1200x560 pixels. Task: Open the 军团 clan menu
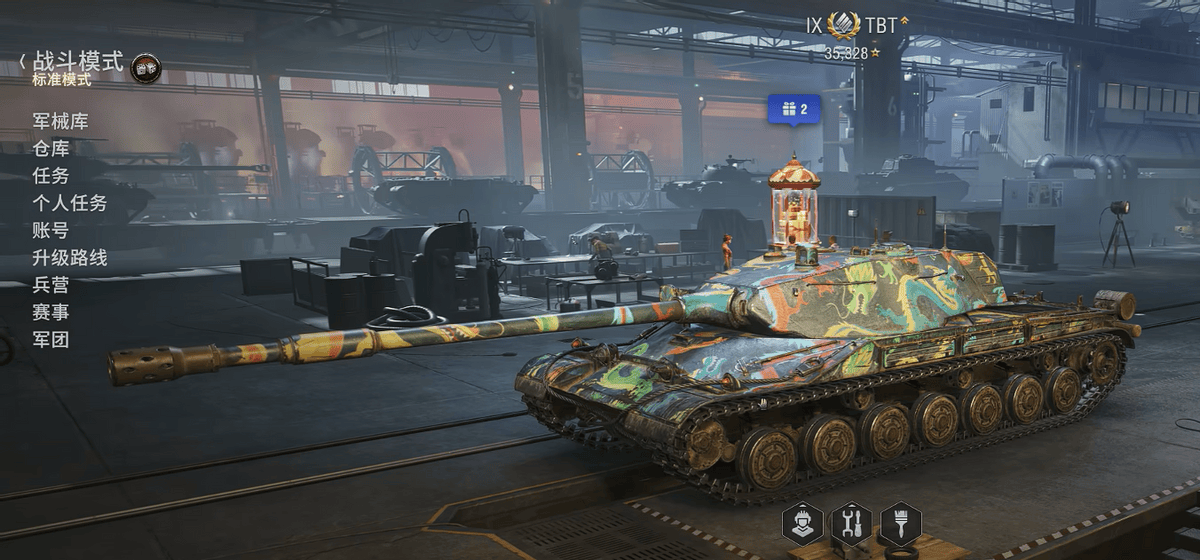pos(51,339)
